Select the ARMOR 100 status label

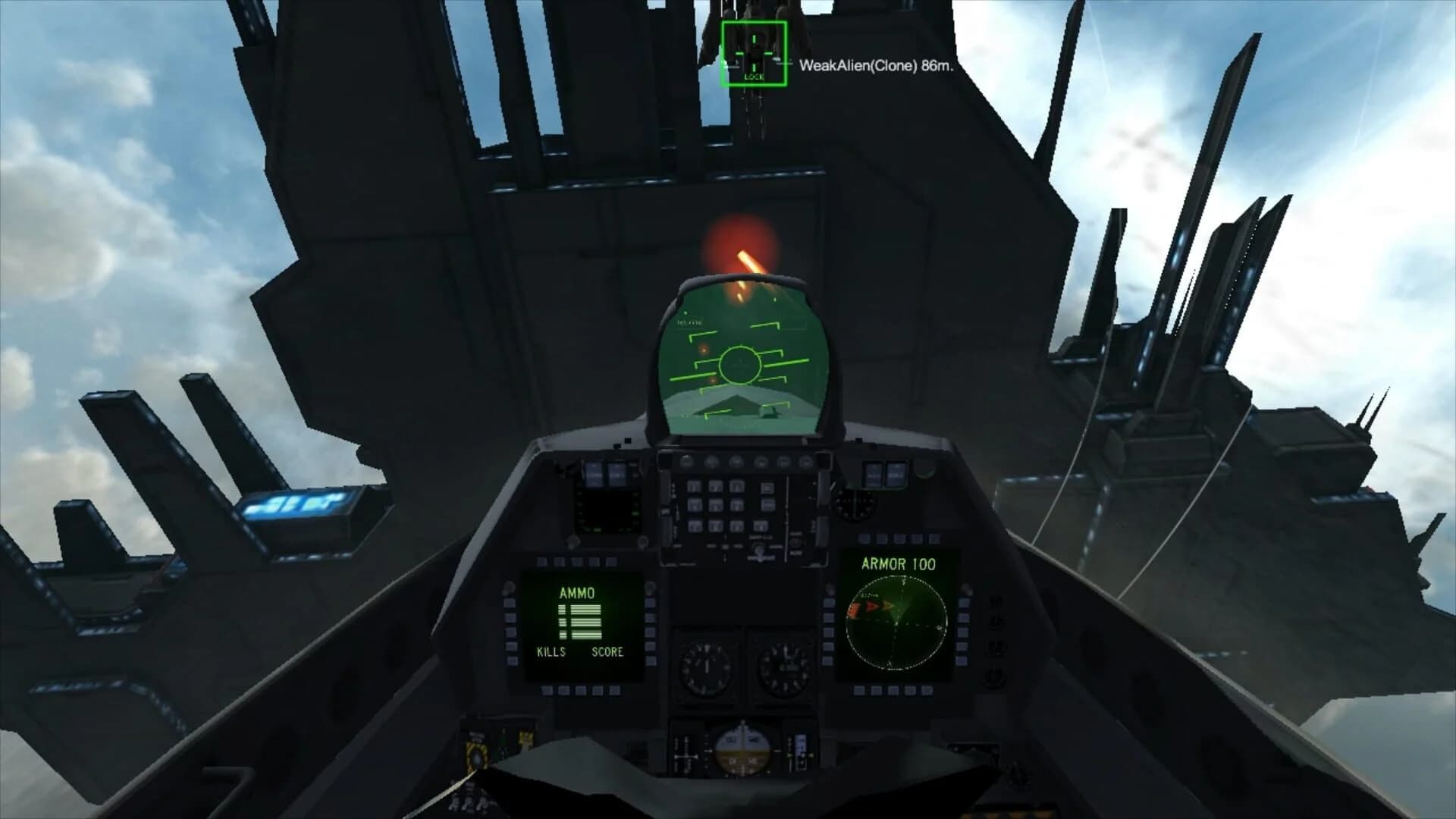899,564
